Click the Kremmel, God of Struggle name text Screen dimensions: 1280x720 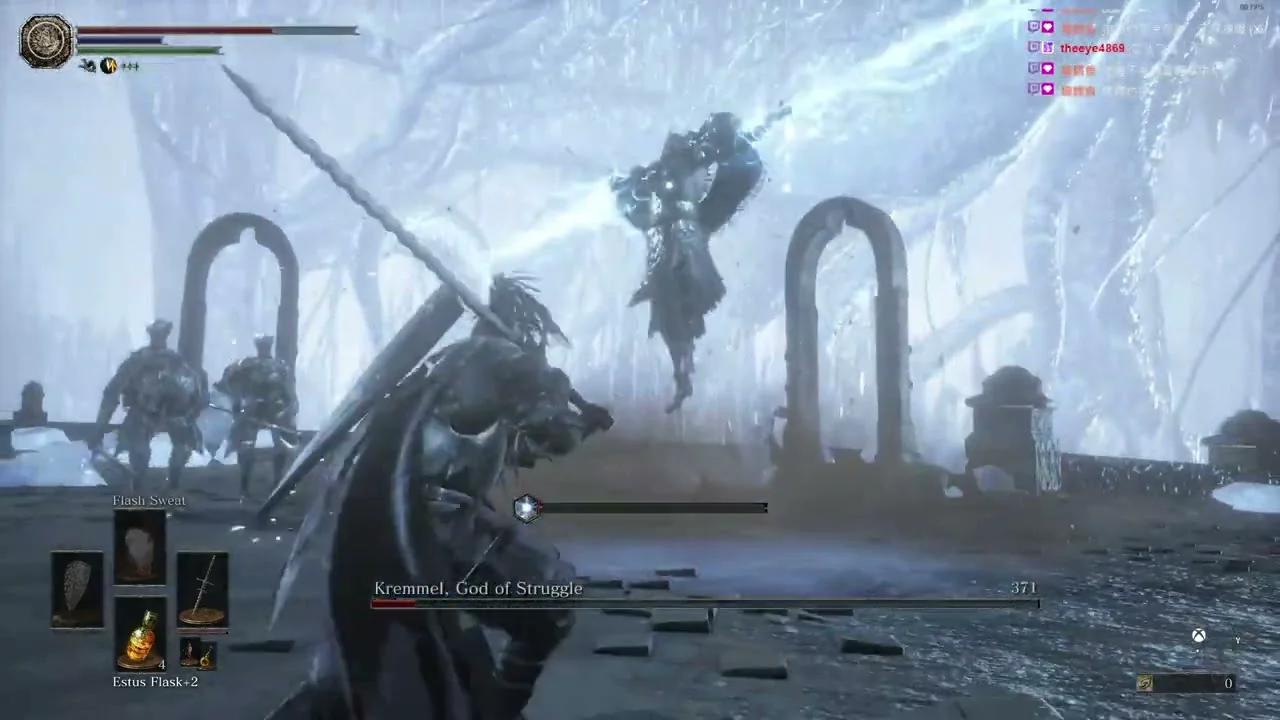point(478,588)
